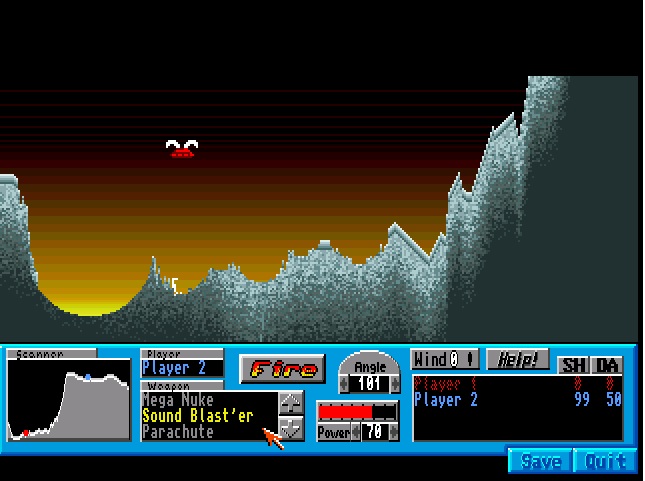Select the SH shield column header

[574, 365]
